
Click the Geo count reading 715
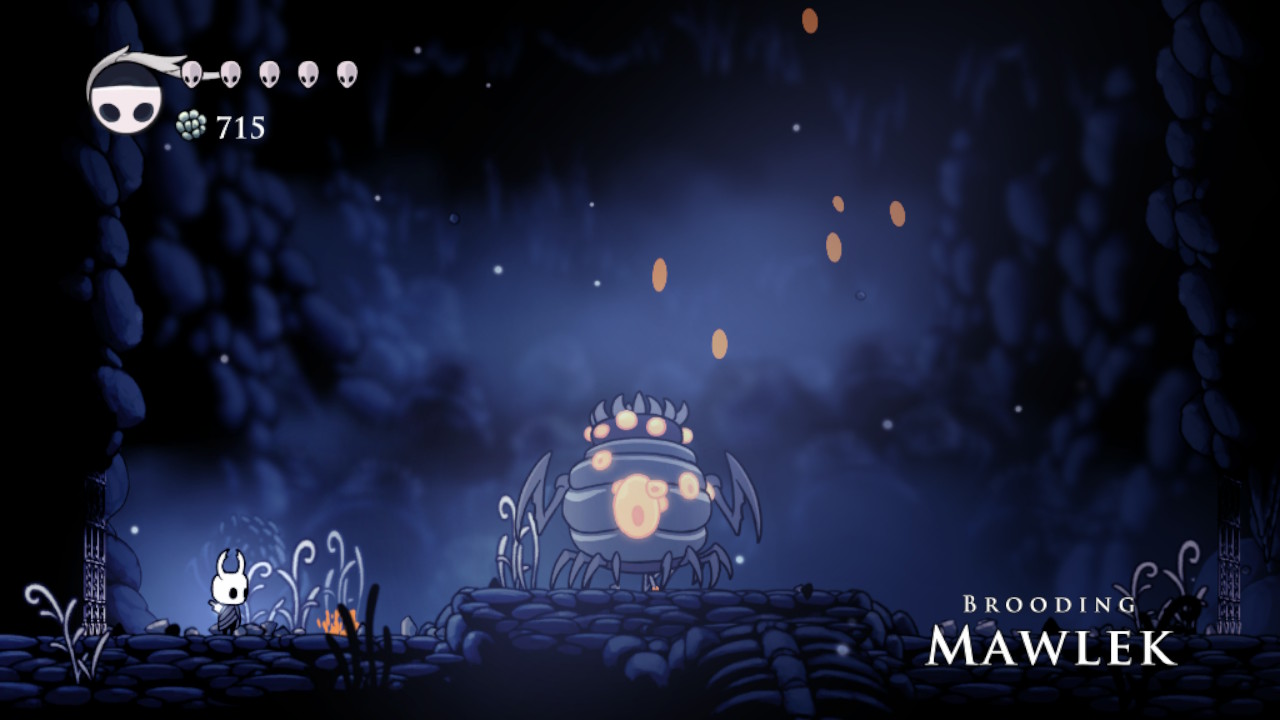(239, 128)
